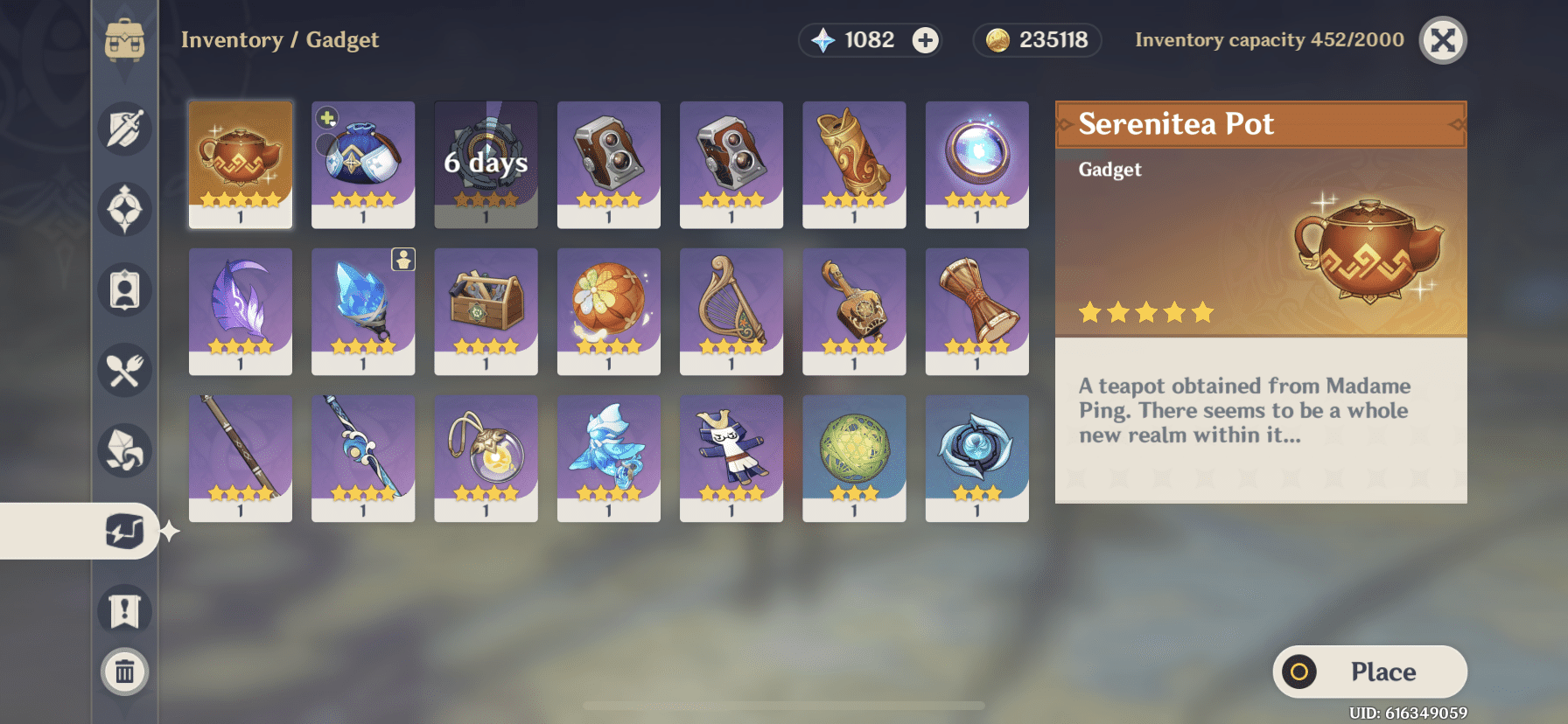
Task: Select the Parametric Transformer showing 6 days
Action: (486, 164)
